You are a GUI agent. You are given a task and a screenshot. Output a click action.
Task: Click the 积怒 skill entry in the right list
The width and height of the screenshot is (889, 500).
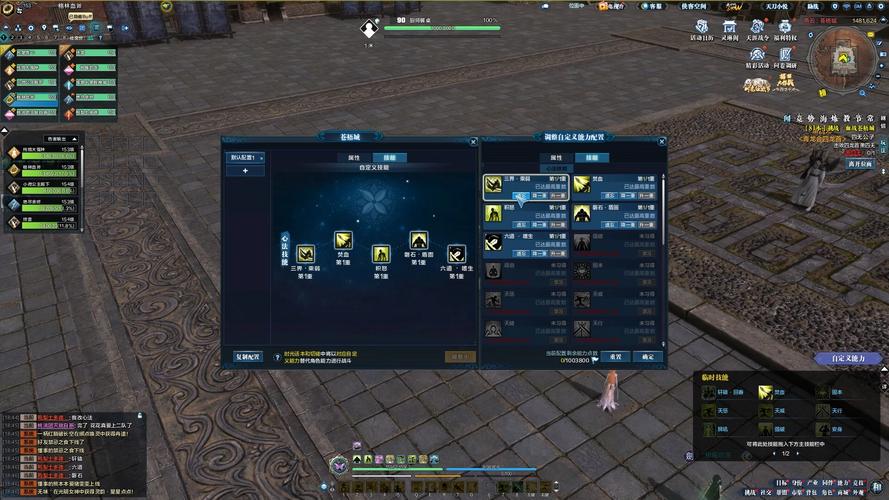[494, 213]
